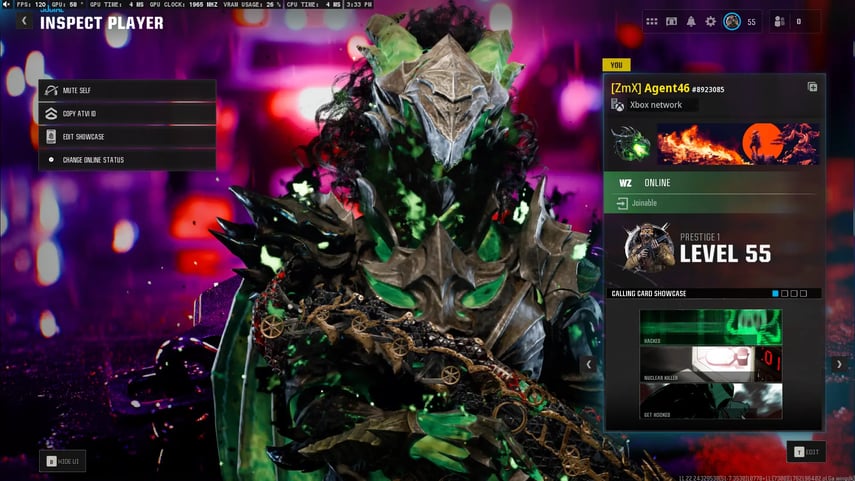The height and width of the screenshot is (481, 855).
Task: Go back using the arrow beside Inspect Player
Action: tap(24, 21)
